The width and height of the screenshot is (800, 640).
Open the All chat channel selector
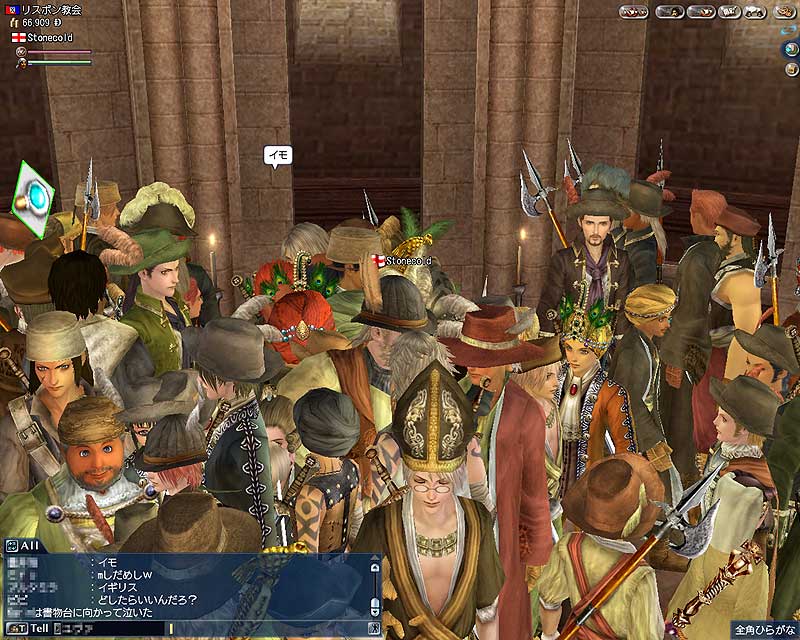coord(24,546)
